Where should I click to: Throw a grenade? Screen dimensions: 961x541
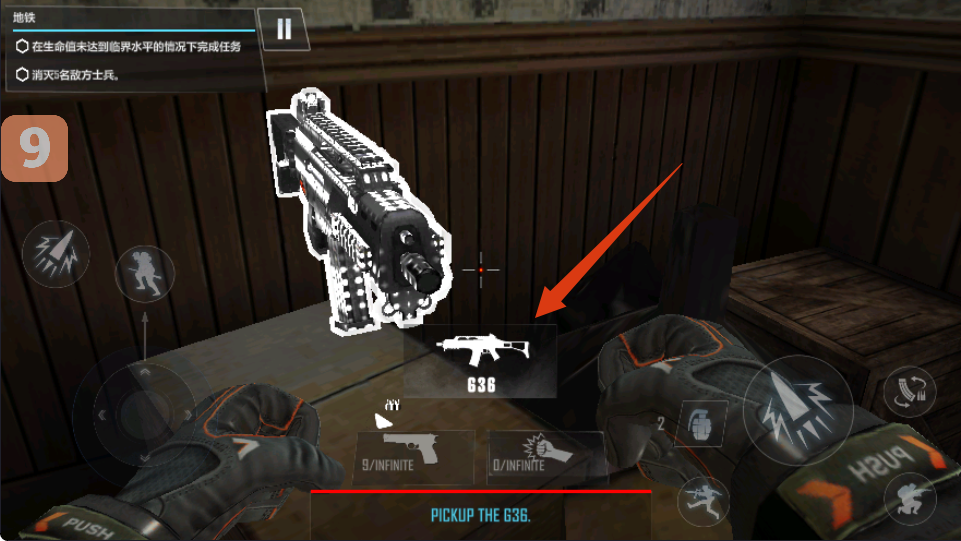701,424
